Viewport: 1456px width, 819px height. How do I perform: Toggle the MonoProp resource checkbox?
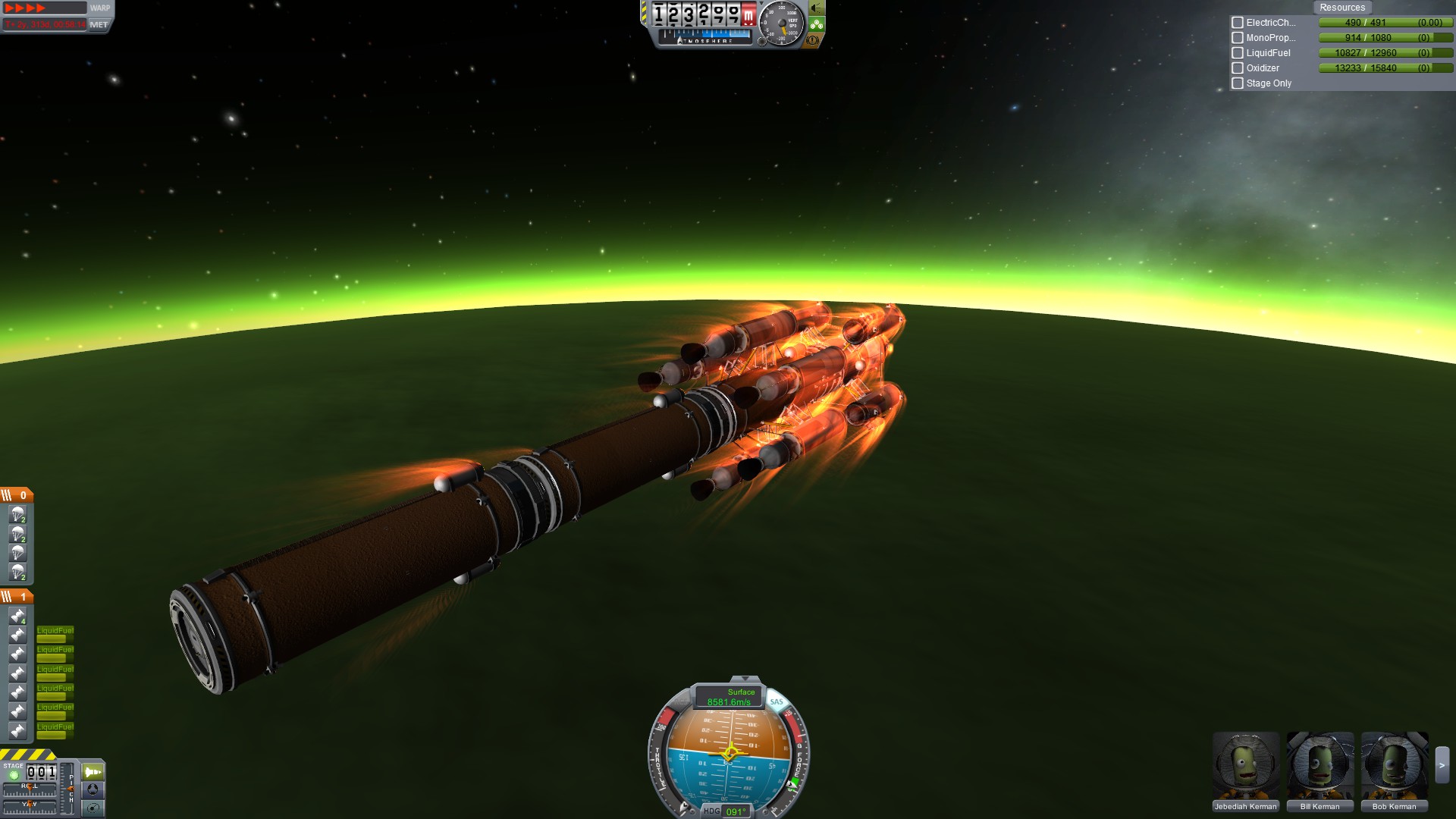tap(1238, 38)
